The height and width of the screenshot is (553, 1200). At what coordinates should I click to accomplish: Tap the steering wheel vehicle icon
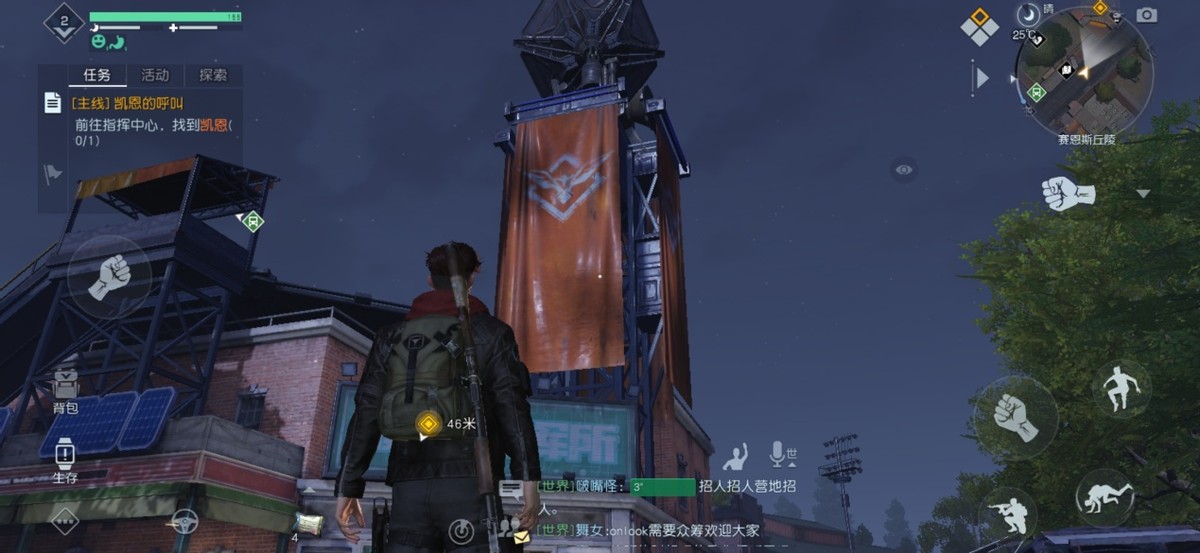click(182, 521)
